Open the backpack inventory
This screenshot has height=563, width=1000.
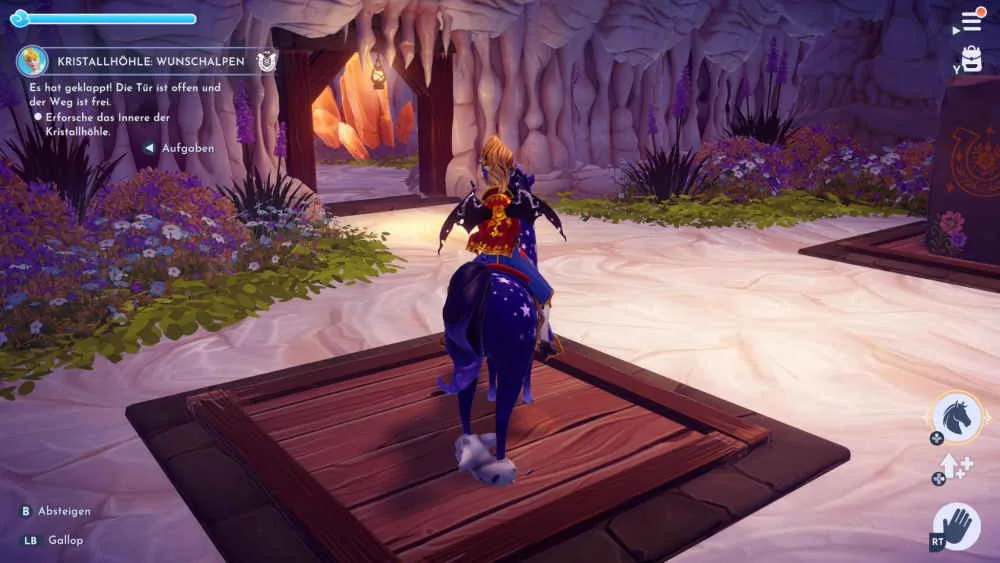[971, 59]
